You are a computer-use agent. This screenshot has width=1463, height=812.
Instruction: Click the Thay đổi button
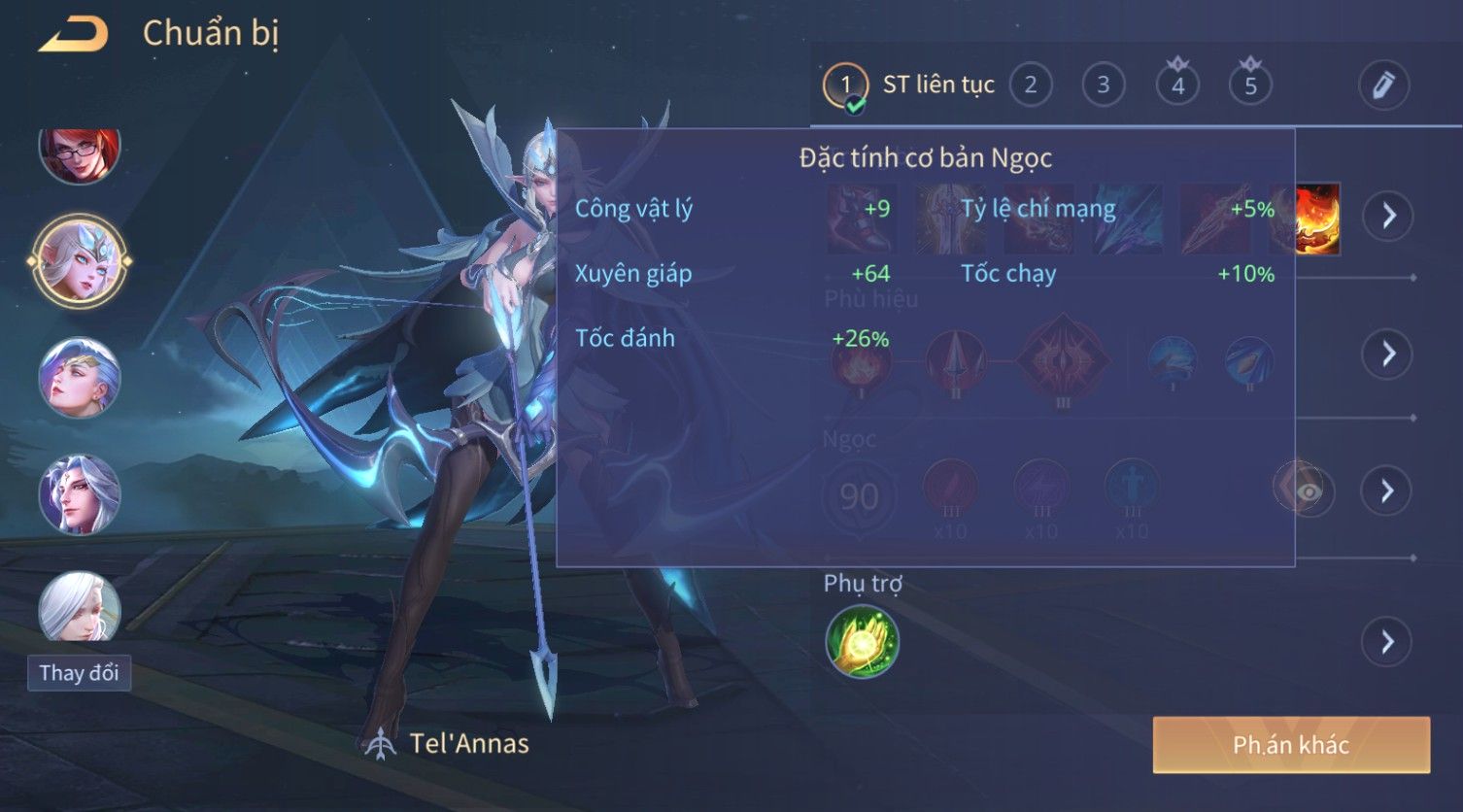tap(79, 673)
